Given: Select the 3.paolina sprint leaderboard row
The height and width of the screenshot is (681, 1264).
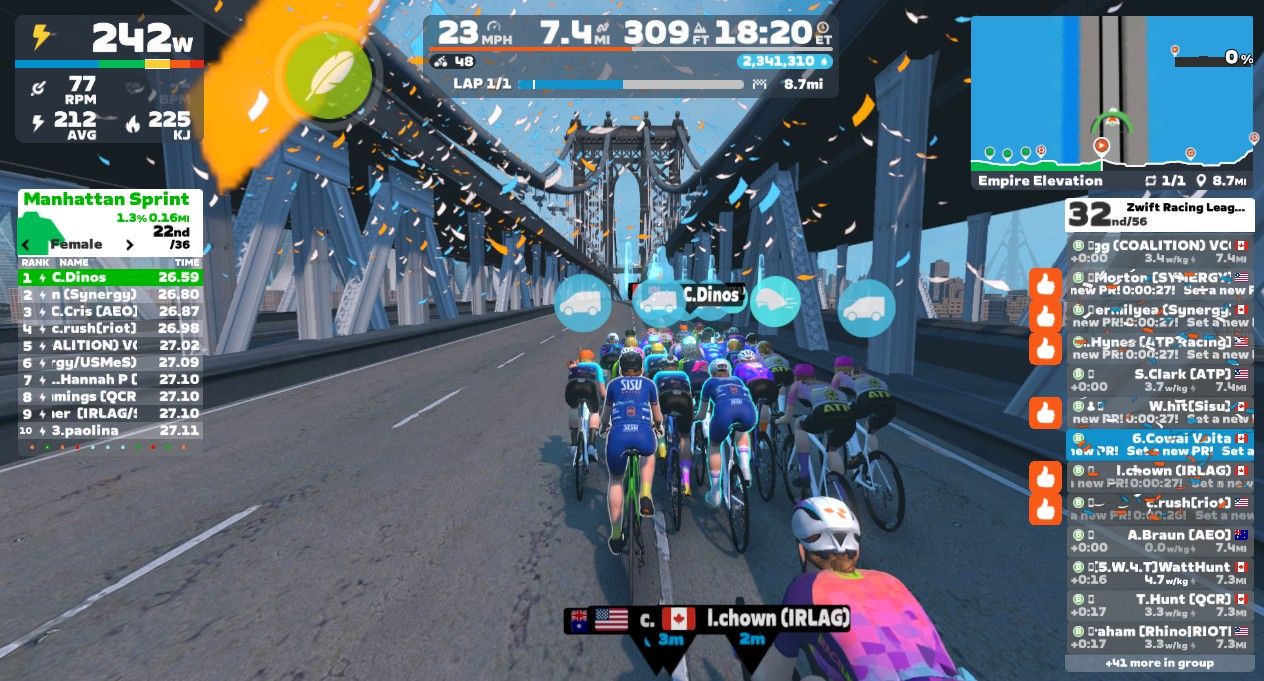Looking at the screenshot, I should (x=110, y=430).
